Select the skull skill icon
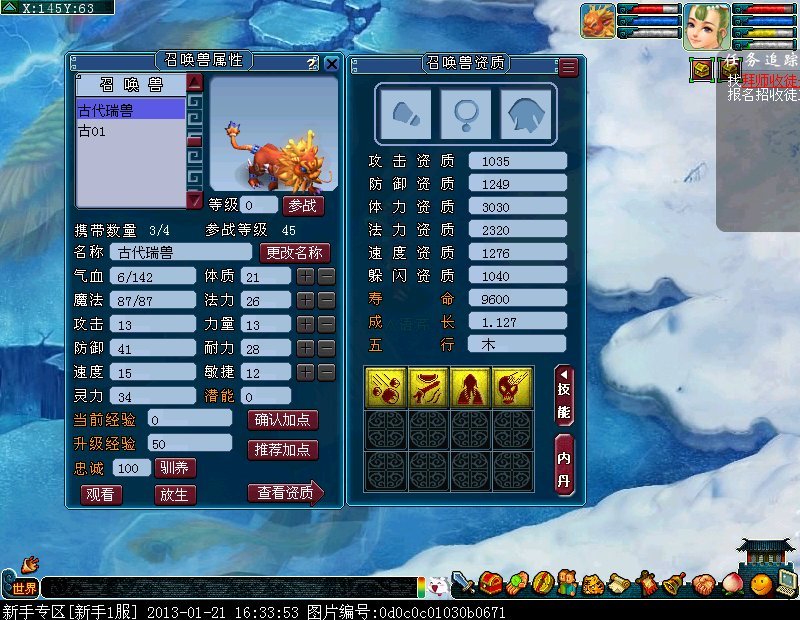Image resolution: width=800 pixels, height=620 pixels. [x=512, y=387]
